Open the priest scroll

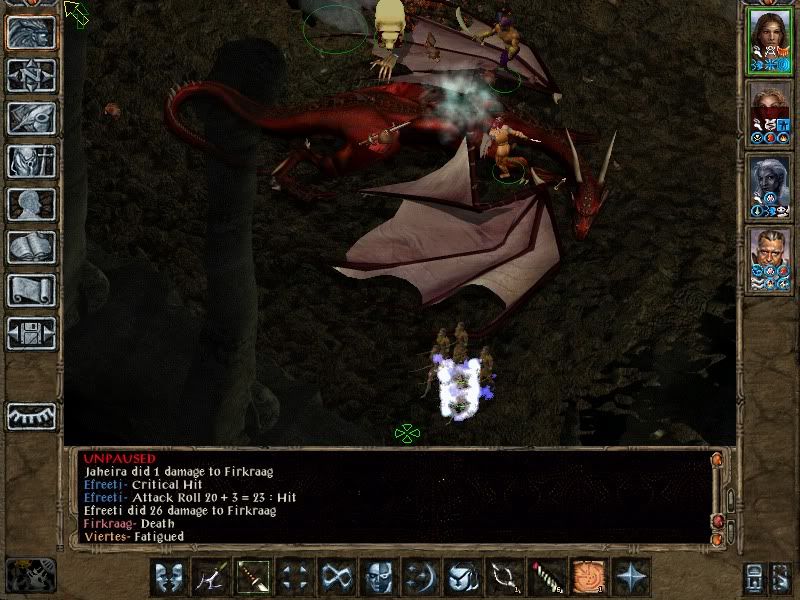32,290
